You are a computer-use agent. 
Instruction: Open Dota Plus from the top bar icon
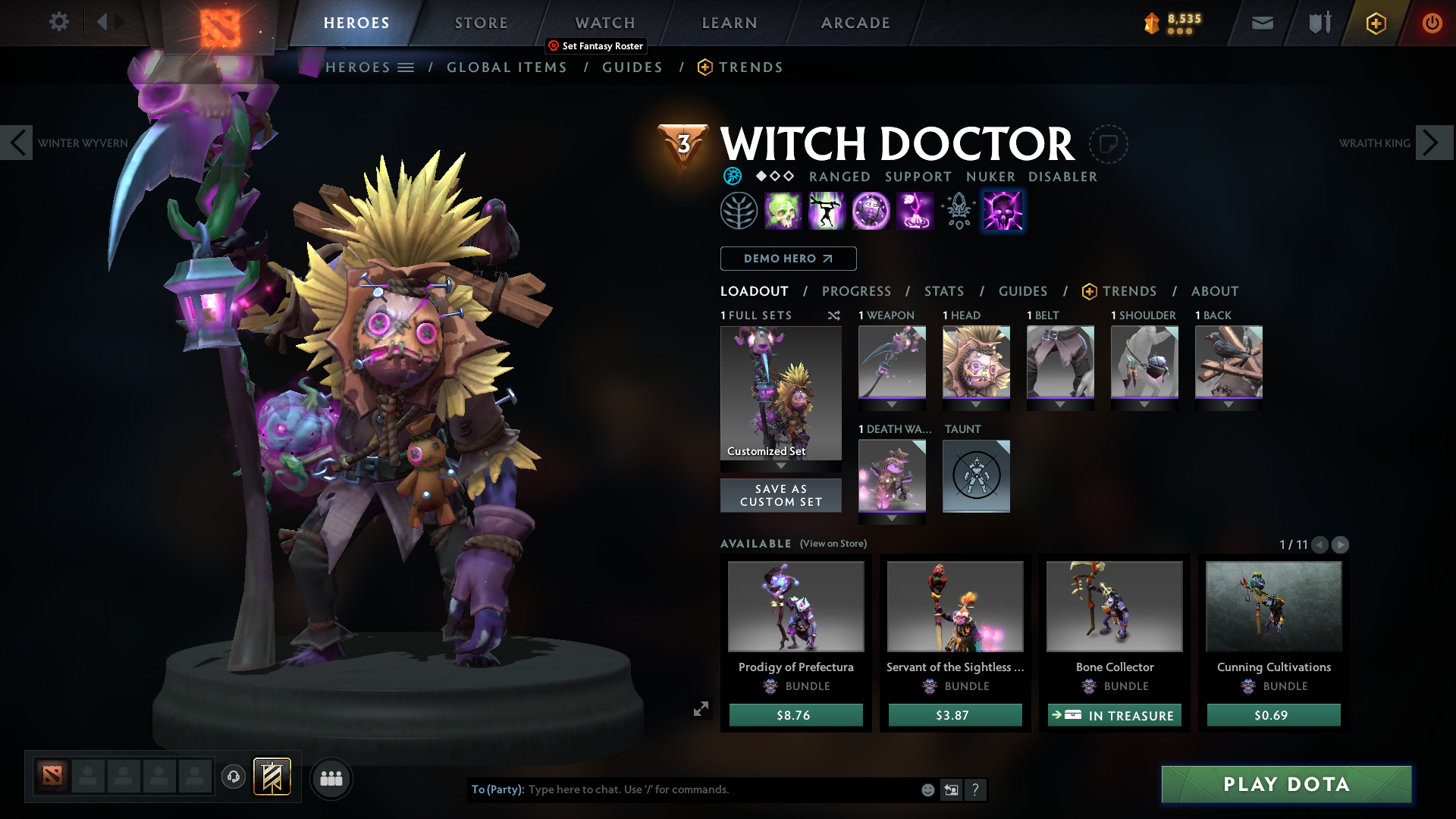pos(1375,23)
